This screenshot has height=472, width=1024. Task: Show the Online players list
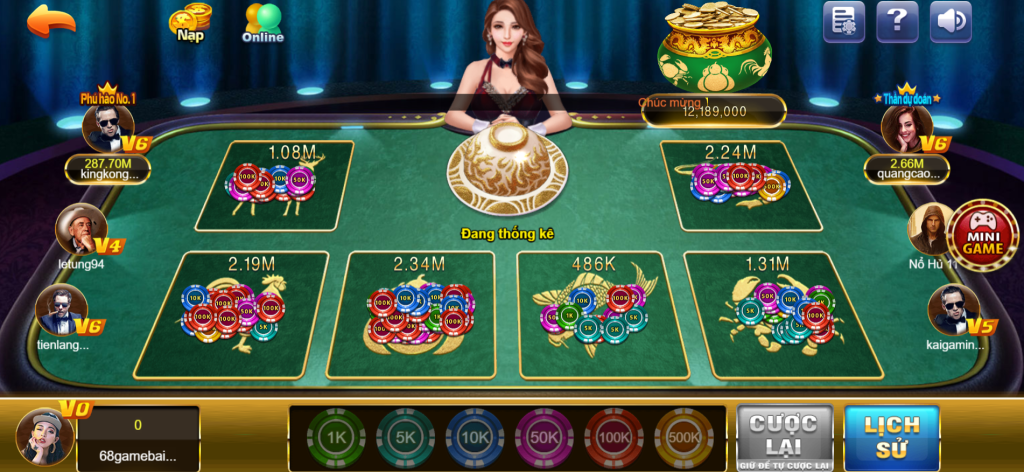pos(263,23)
